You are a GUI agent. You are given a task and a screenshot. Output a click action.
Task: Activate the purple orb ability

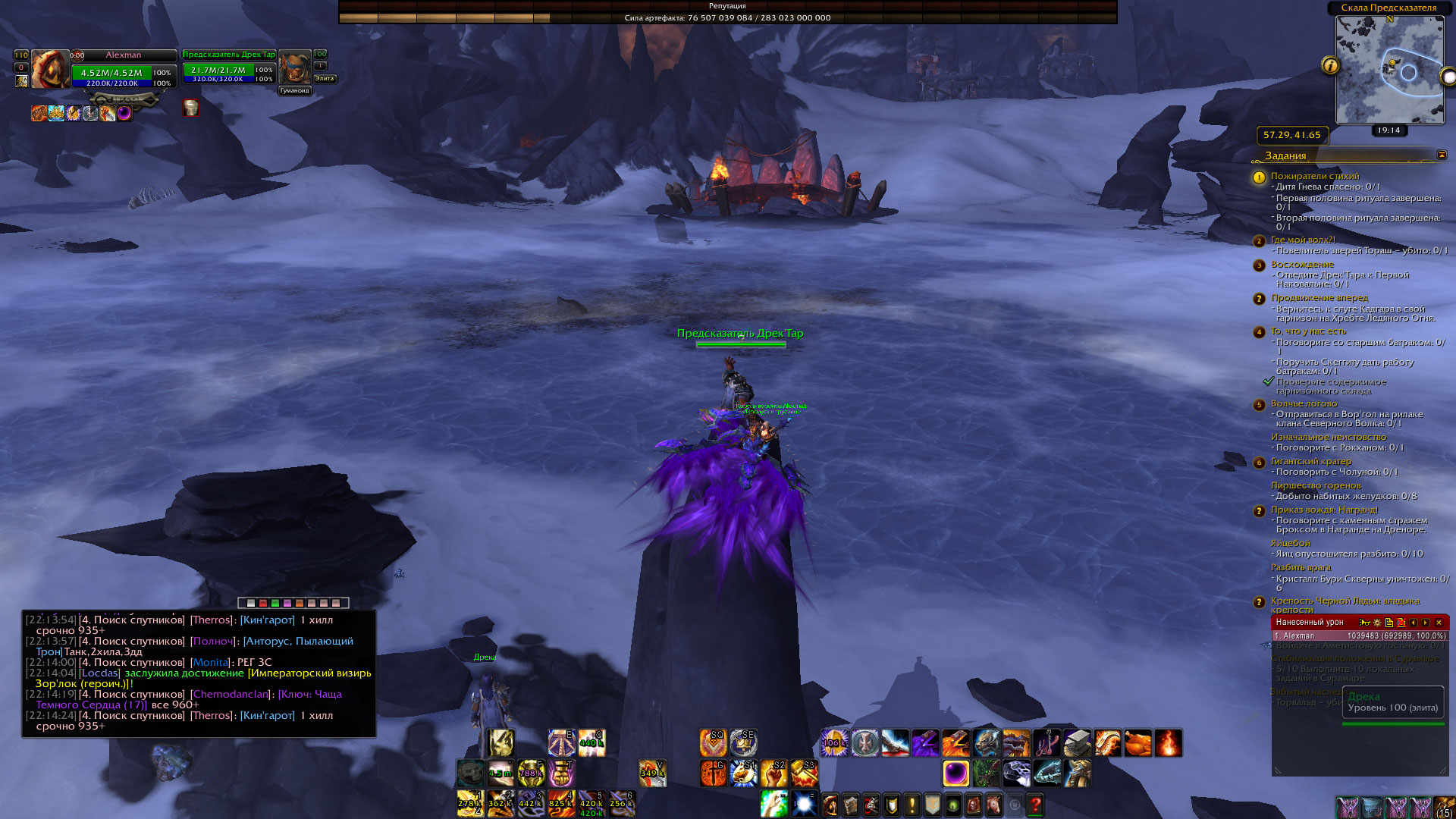955,773
